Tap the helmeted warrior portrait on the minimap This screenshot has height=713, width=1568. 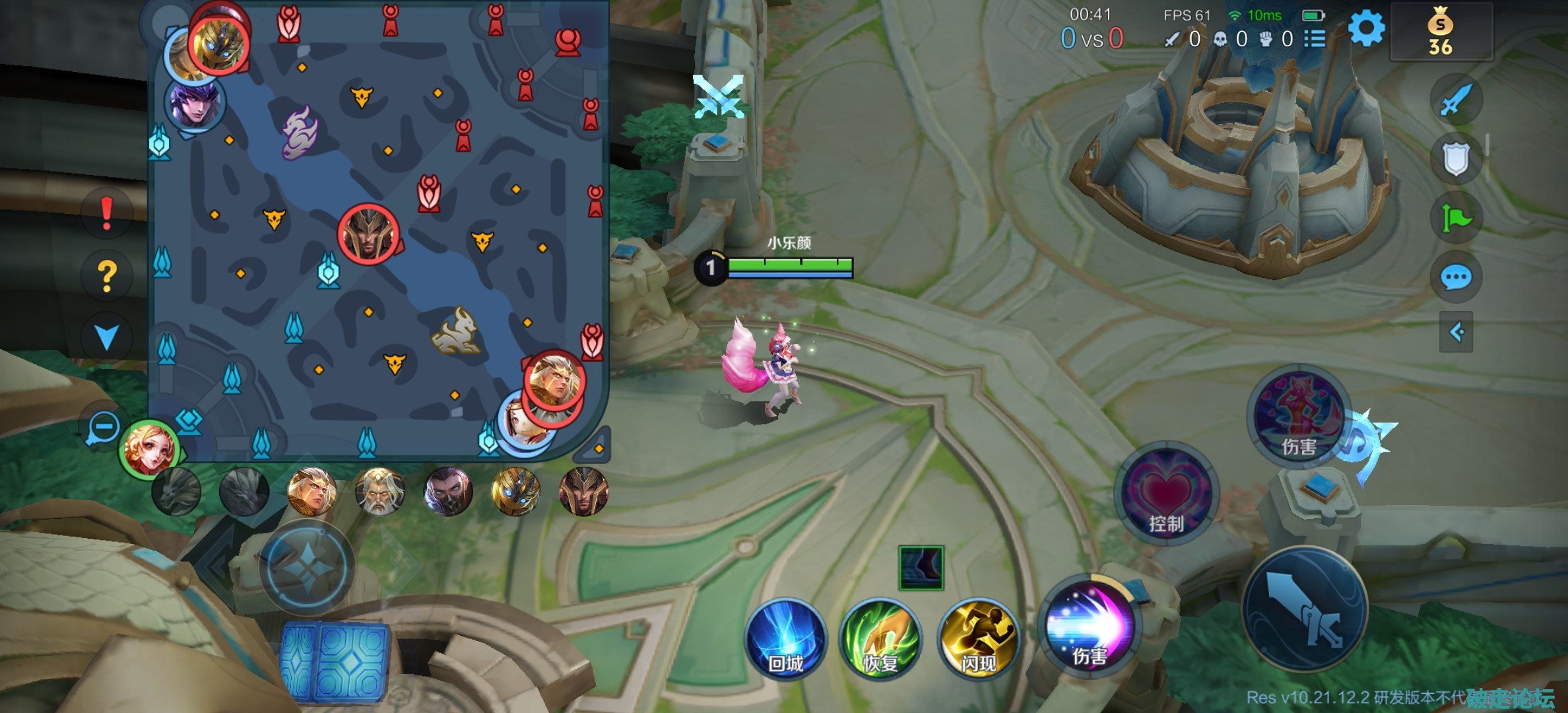pos(368,234)
